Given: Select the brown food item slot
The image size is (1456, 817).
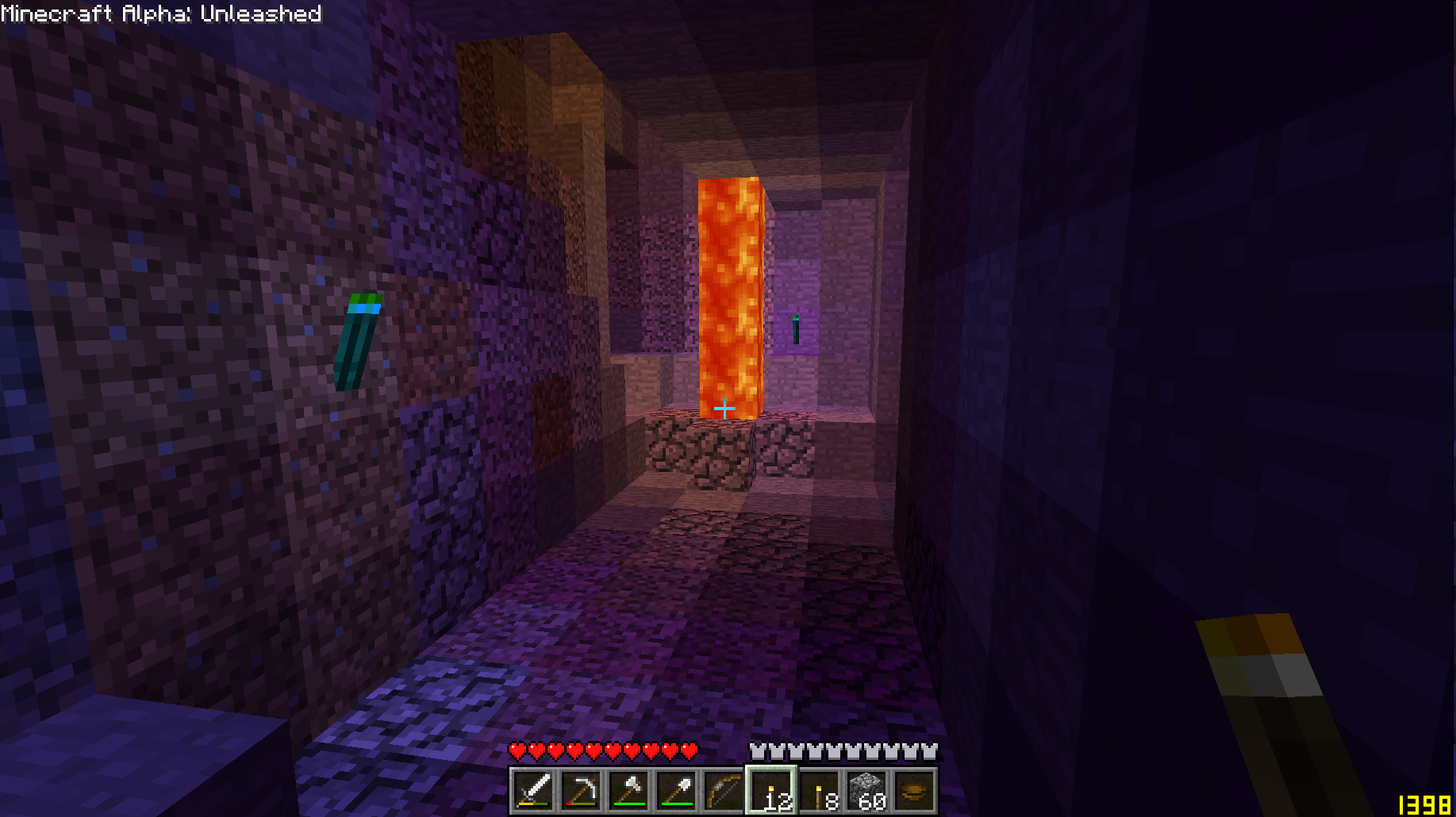Looking at the screenshot, I should point(914,791).
